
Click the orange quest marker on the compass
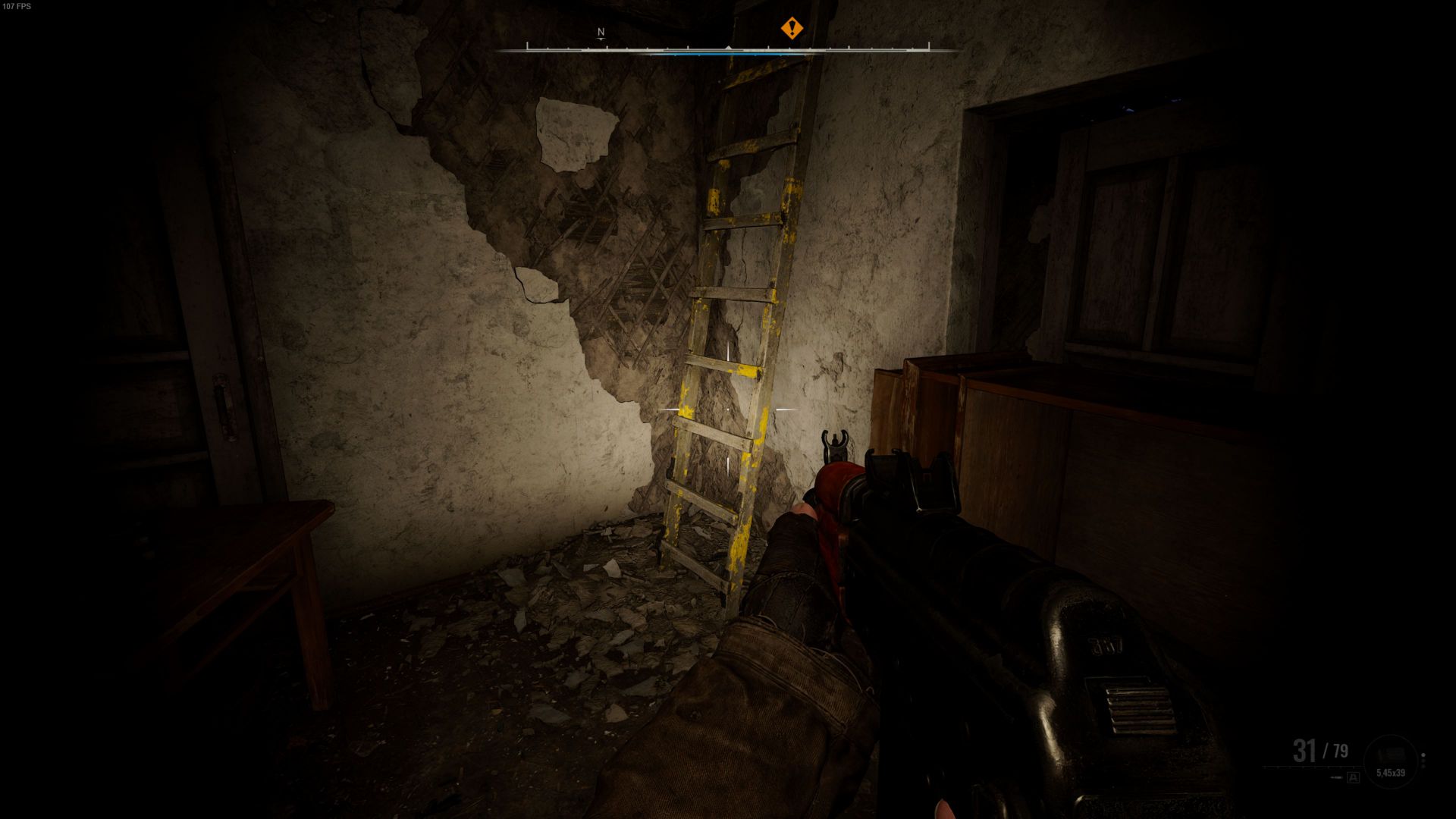pyautogui.click(x=792, y=29)
